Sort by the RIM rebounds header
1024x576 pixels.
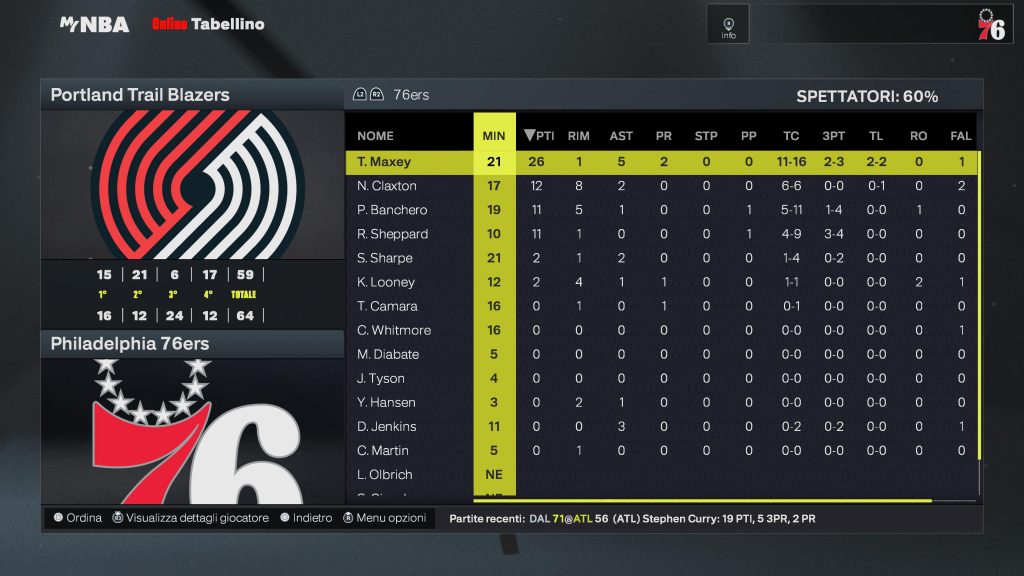pos(578,136)
